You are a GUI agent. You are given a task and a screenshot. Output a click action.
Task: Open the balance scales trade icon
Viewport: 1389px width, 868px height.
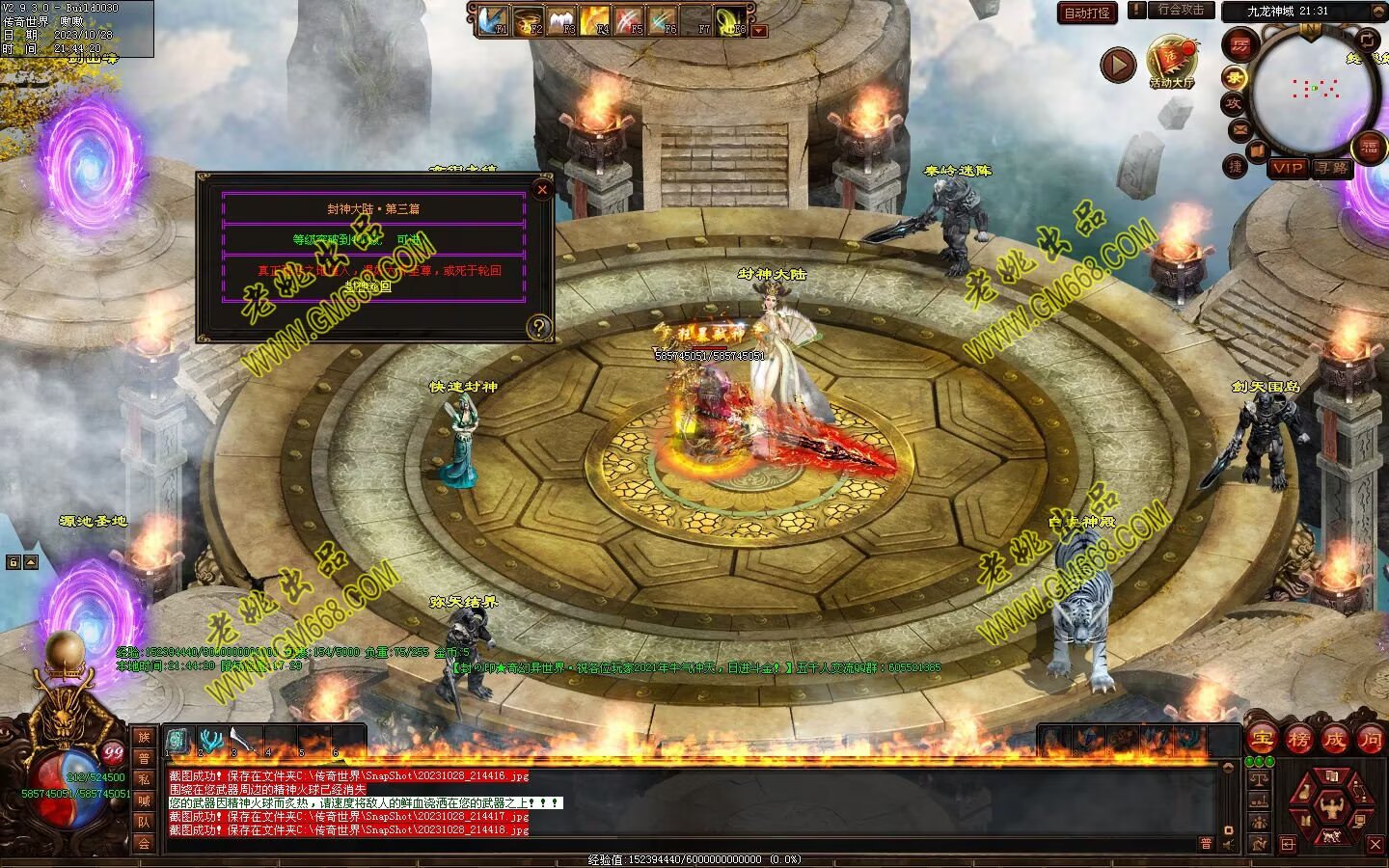(x=1259, y=777)
